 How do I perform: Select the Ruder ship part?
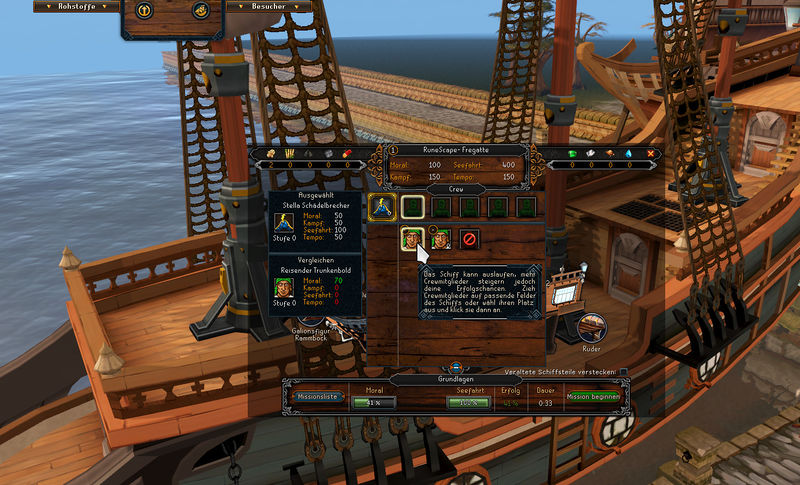pos(592,328)
